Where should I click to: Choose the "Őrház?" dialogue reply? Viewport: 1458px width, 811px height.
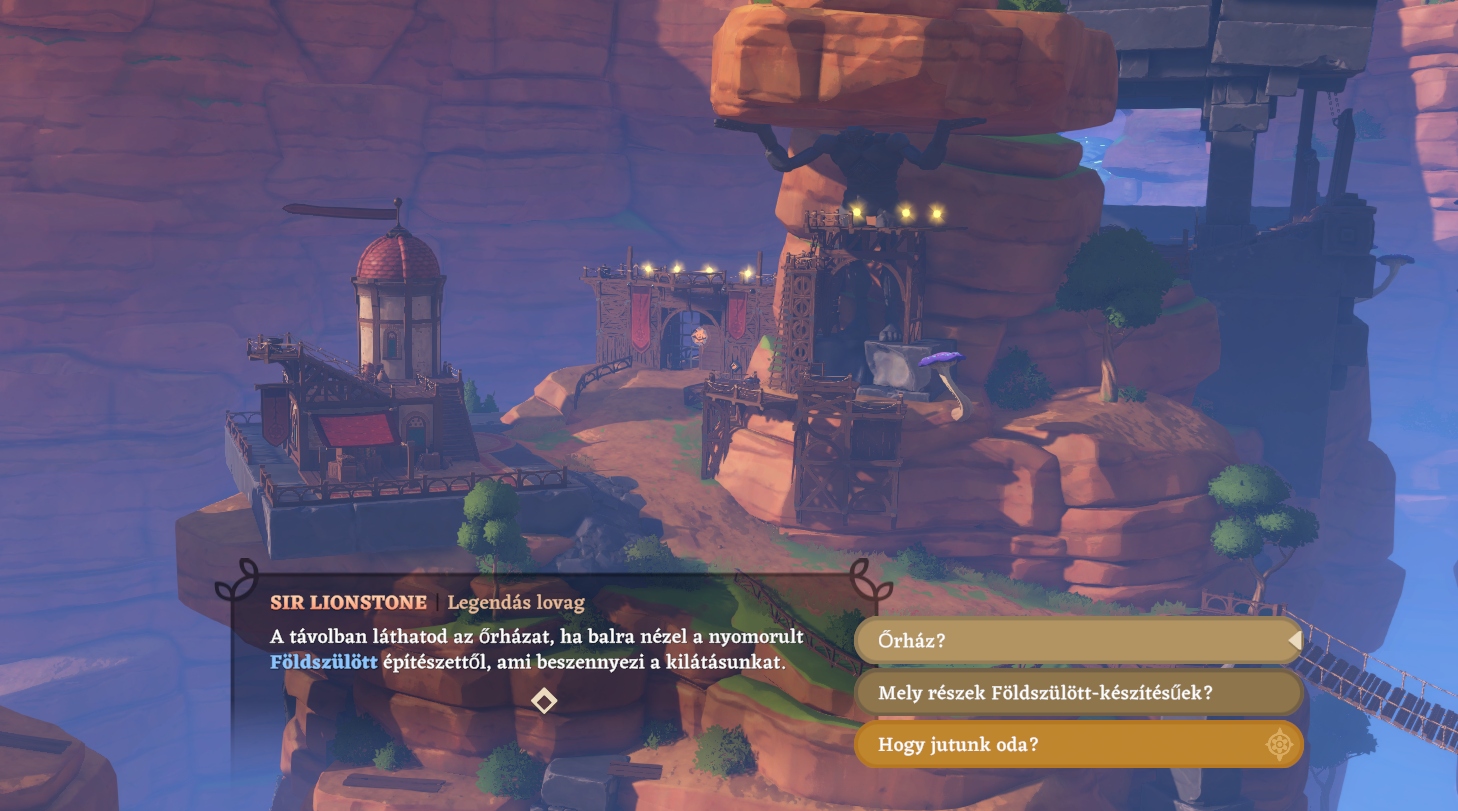1078,640
